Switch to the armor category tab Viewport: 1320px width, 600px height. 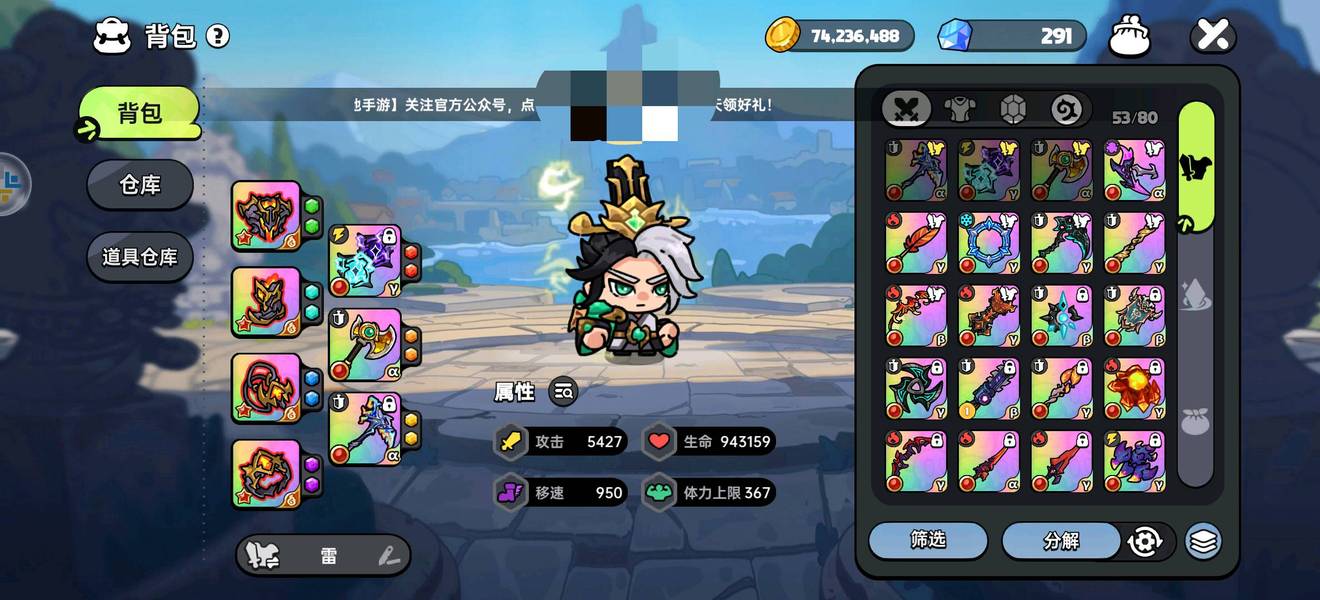959,109
